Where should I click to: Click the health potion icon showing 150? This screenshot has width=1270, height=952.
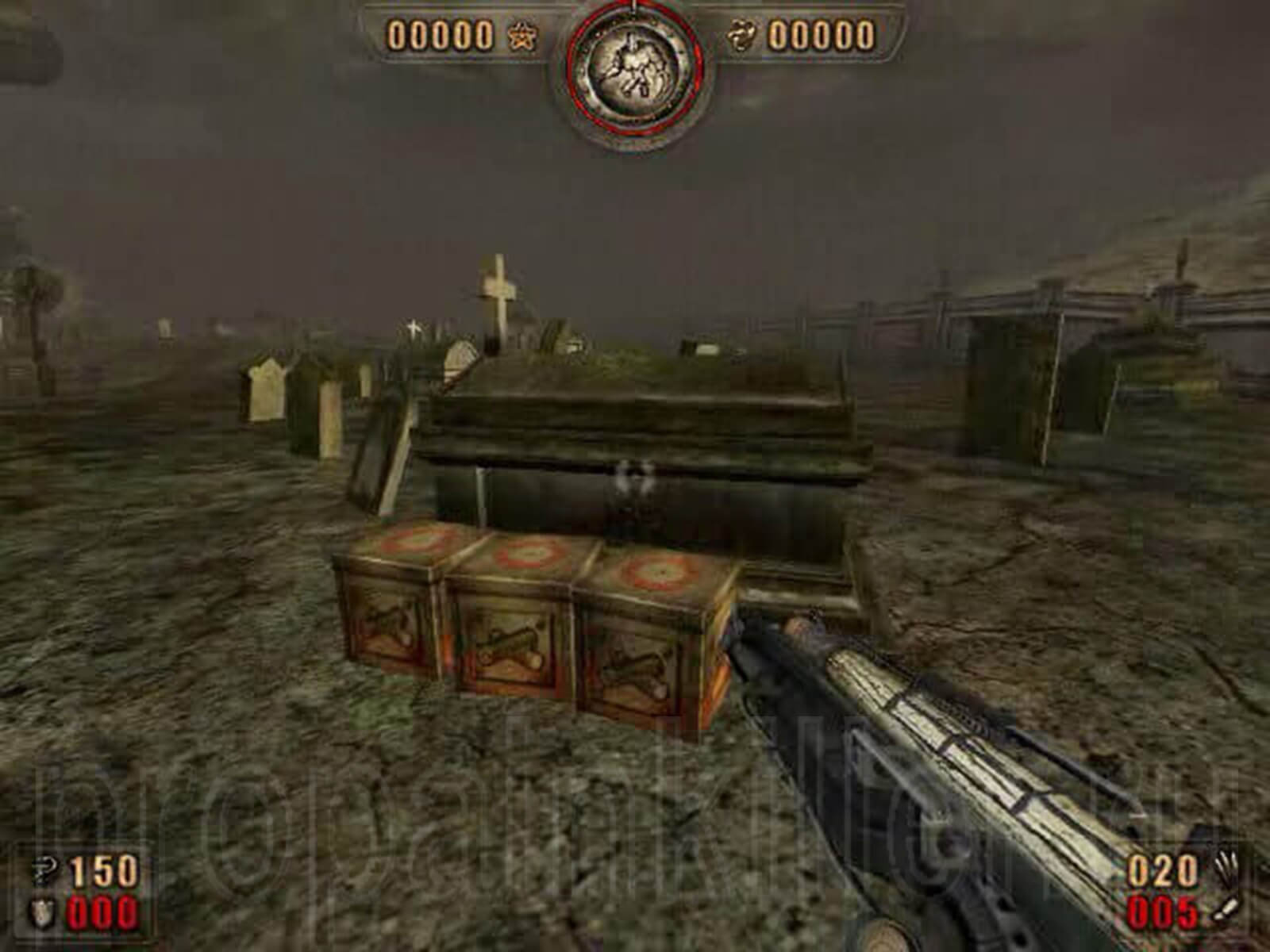pyautogui.click(x=44, y=868)
